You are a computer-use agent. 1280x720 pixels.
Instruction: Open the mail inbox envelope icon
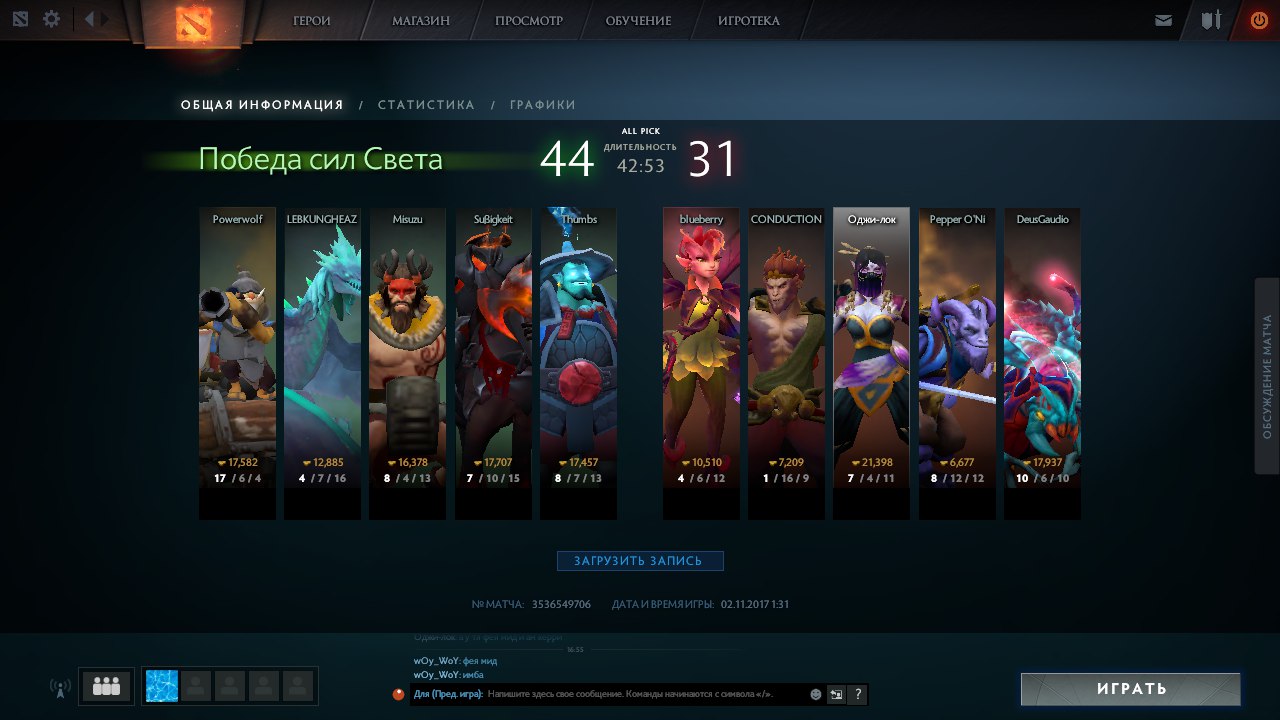(x=1163, y=20)
